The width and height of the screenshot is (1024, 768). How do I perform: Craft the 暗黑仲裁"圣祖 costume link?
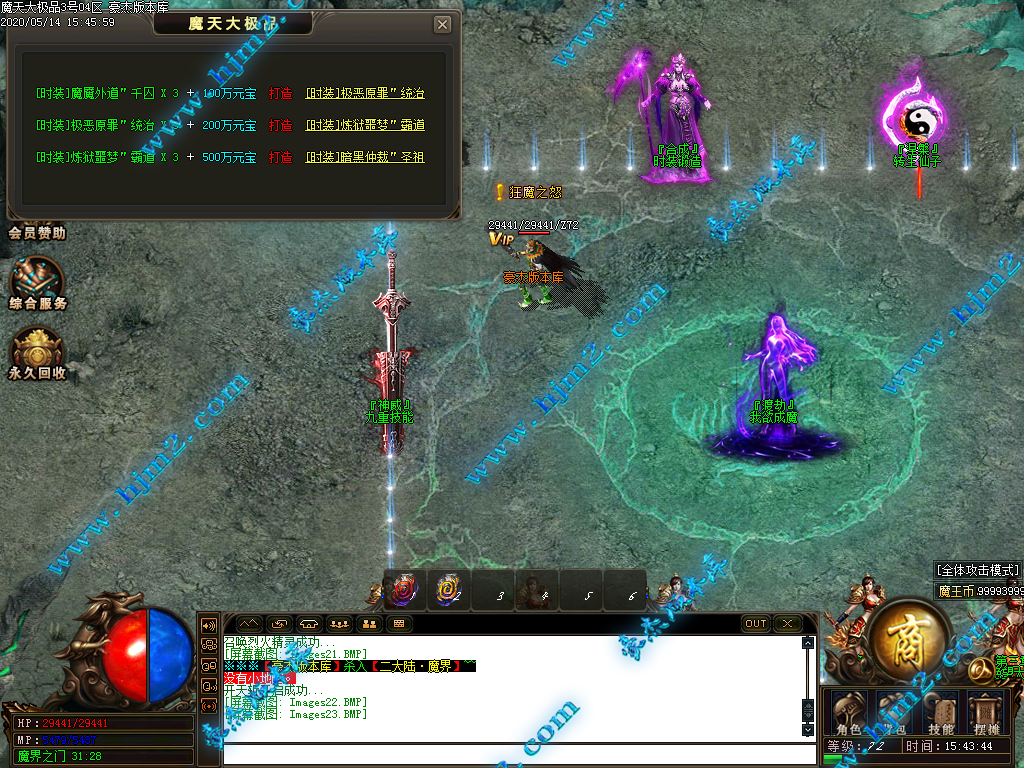[364, 158]
